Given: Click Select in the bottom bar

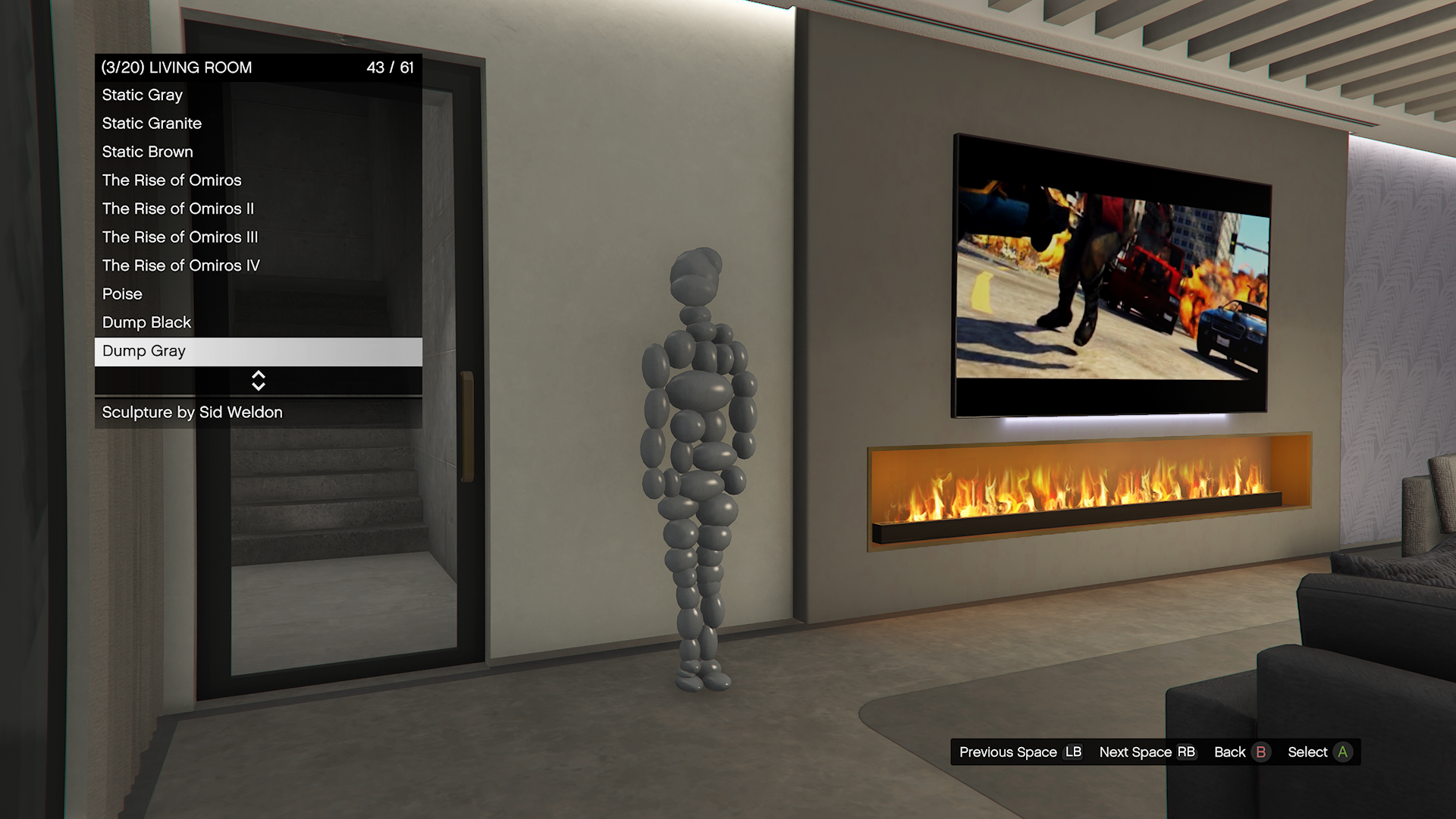Looking at the screenshot, I should click(1319, 752).
